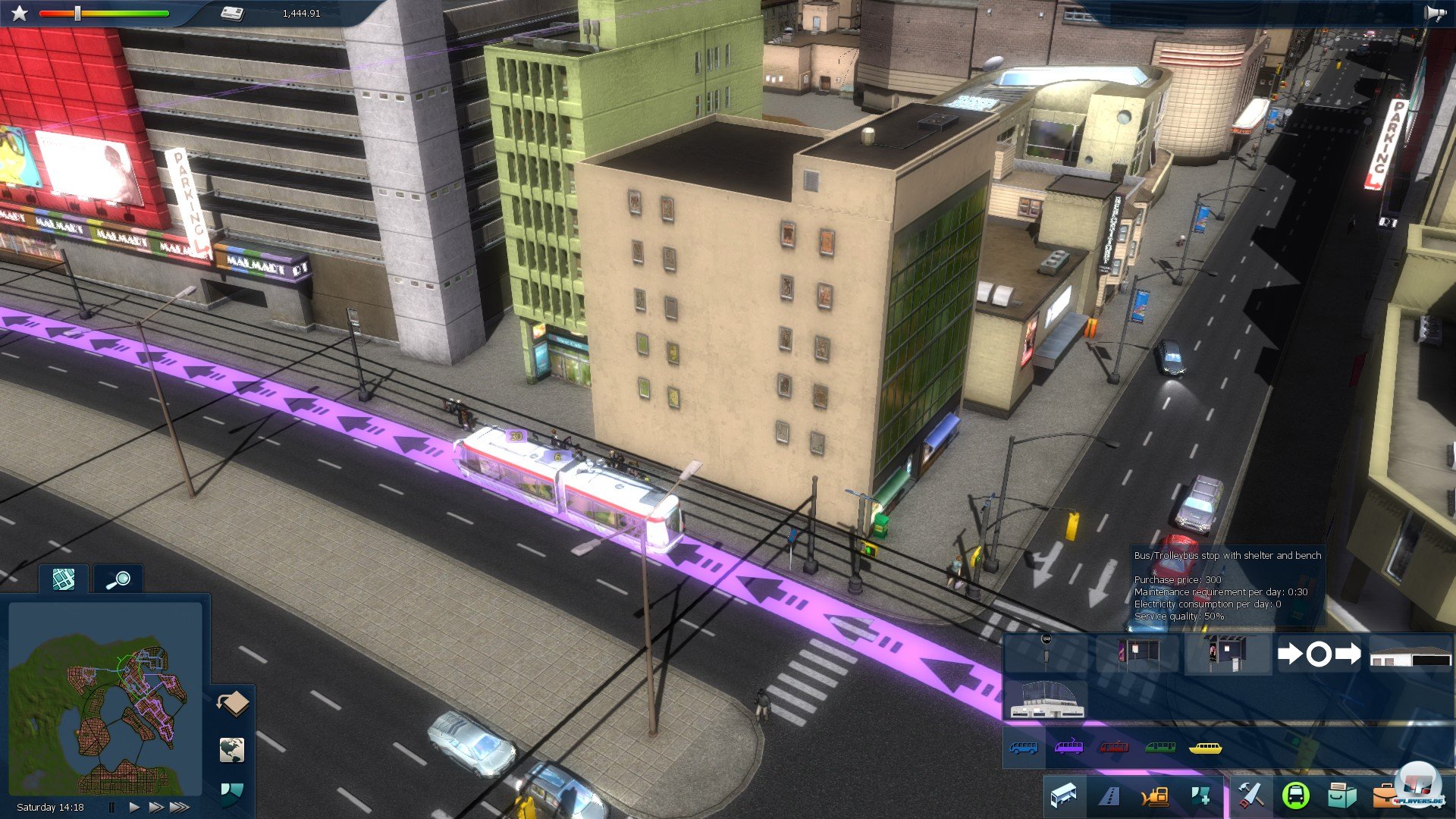
Task: Select the blue bus transport mode icon
Action: coord(1025,748)
